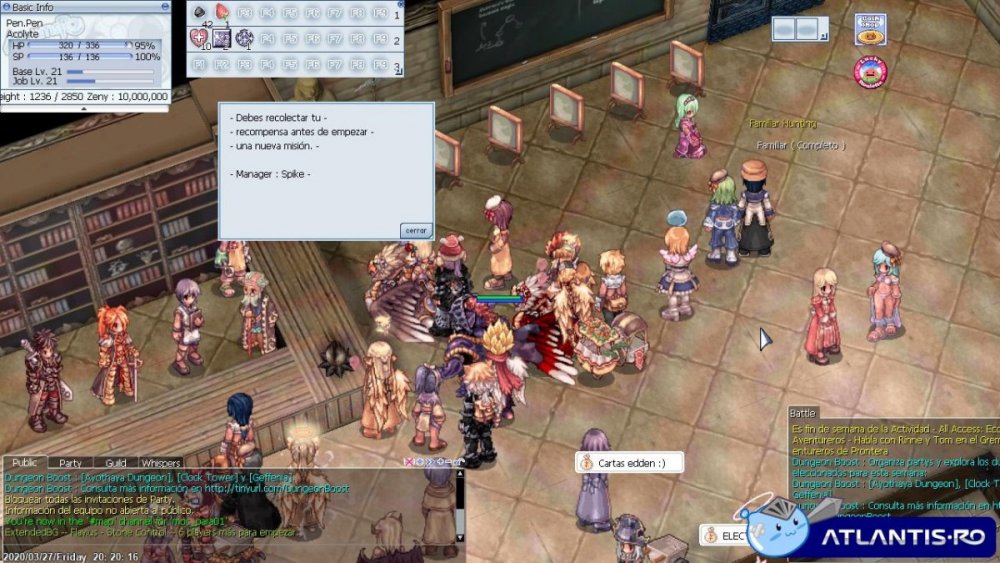This screenshot has height=563, width=1000.
Task: Switch to the Public chat tab
Action: [25, 463]
